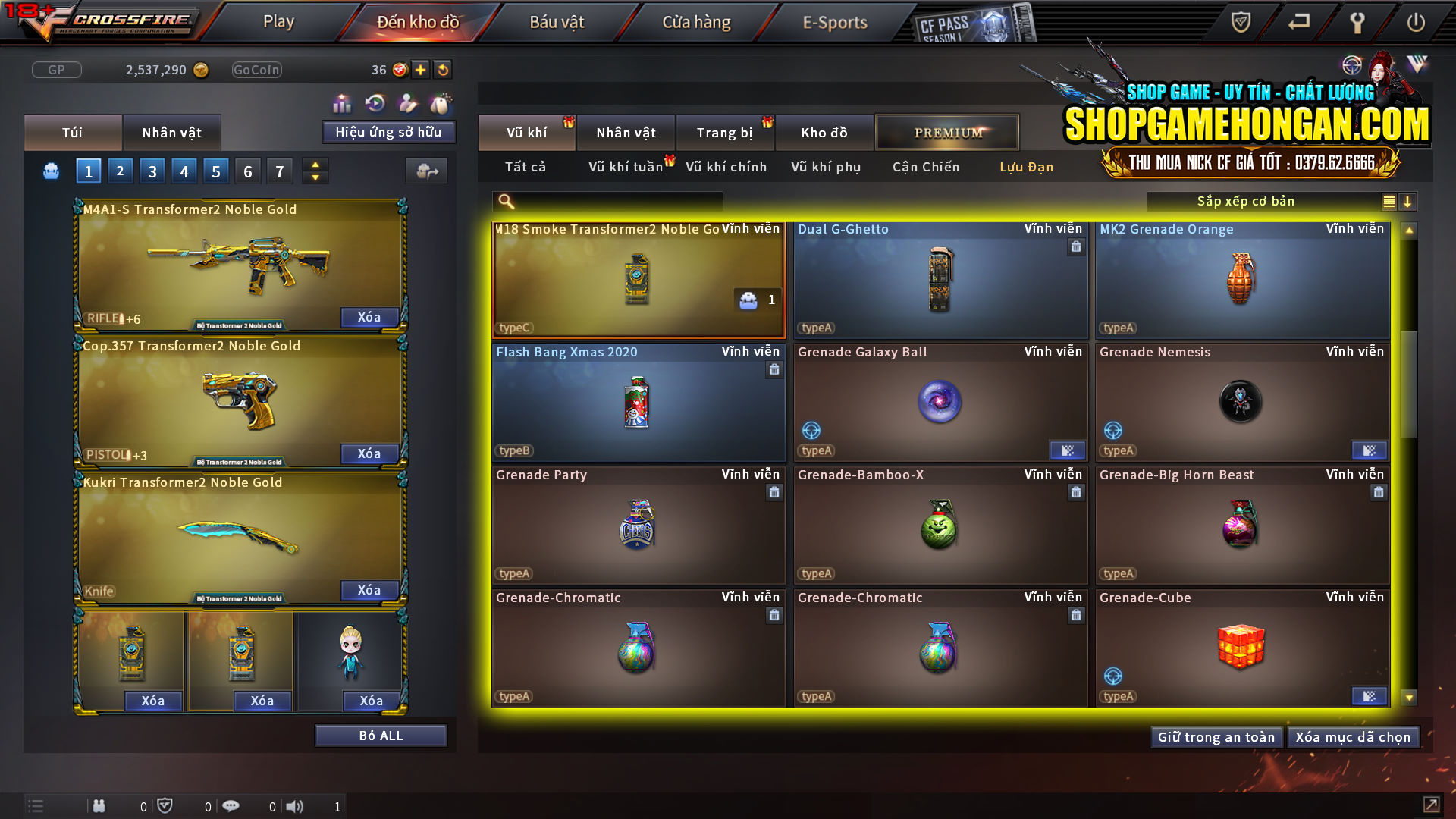Click the storage transfer icon beside page numbers
The height and width of the screenshot is (819, 1456).
coord(427,171)
